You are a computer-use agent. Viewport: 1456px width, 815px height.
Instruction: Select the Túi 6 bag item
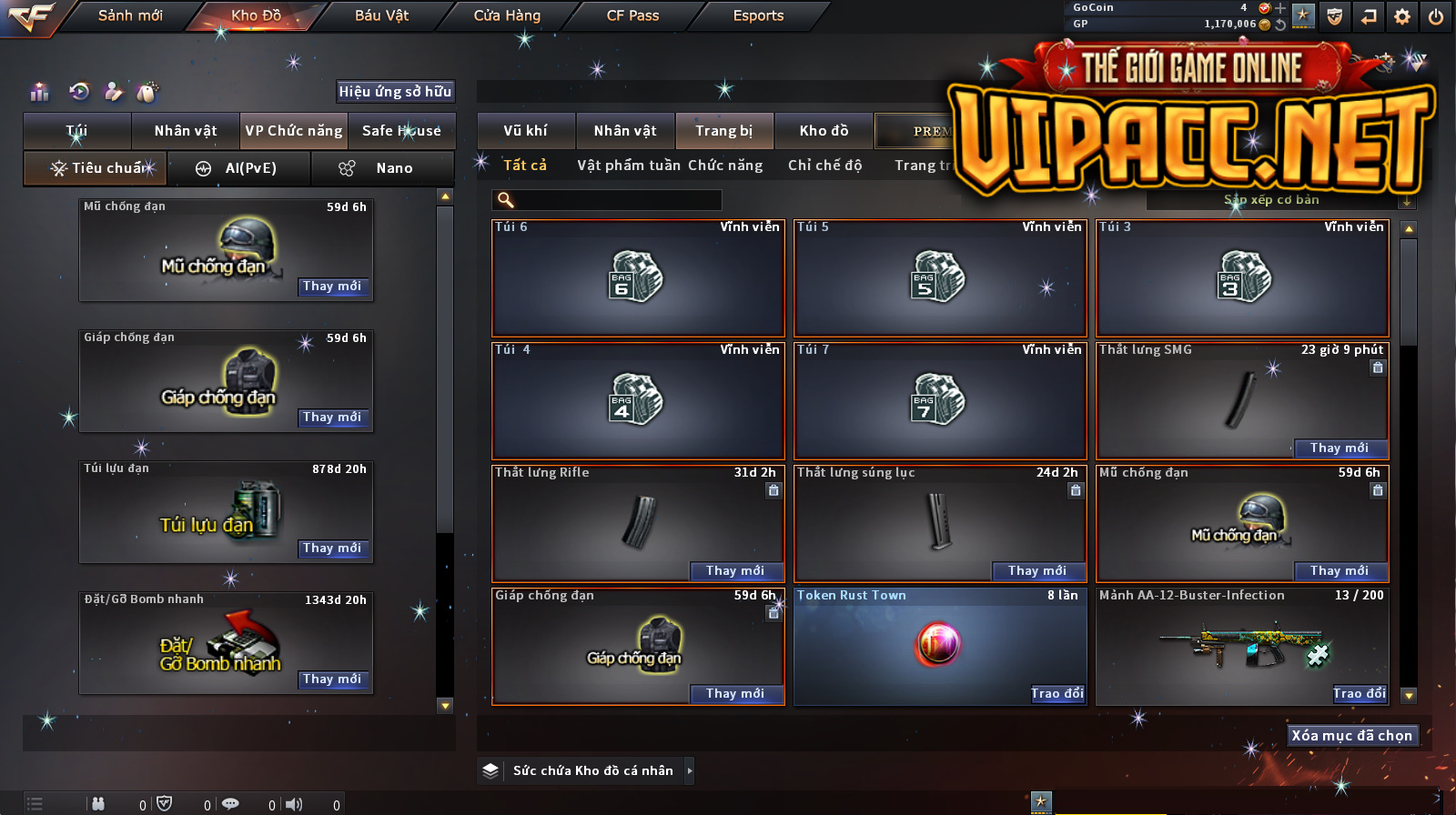click(x=637, y=278)
